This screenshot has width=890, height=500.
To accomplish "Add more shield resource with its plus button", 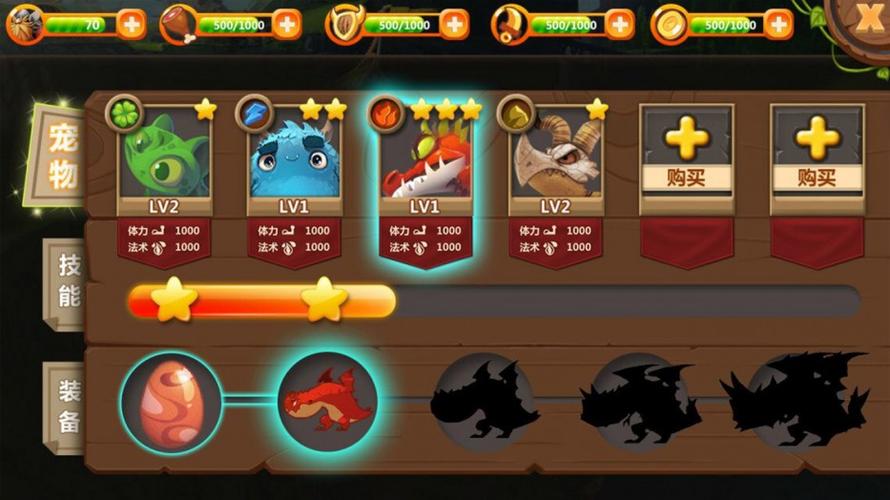I will (454, 24).
